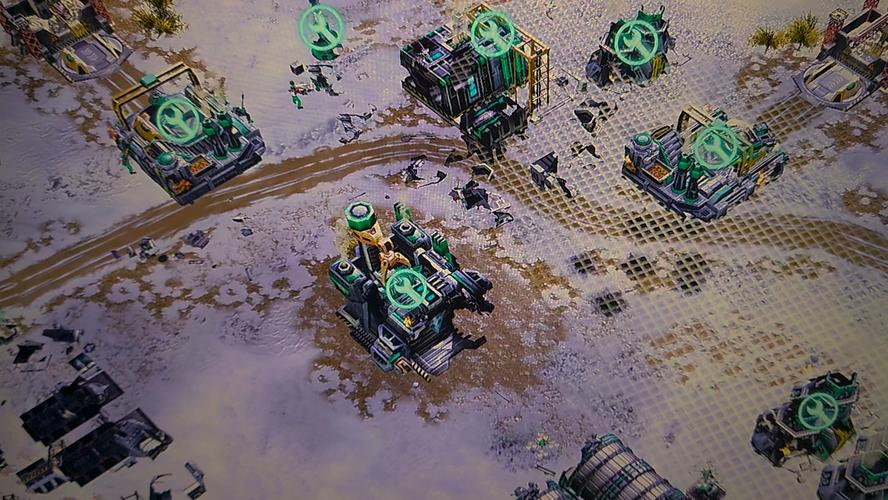Image resolution: width=888 pixels, height=500 pixels.
Task: Click the repair wrench on the crane-topped central building
Action: coord(407,288)
